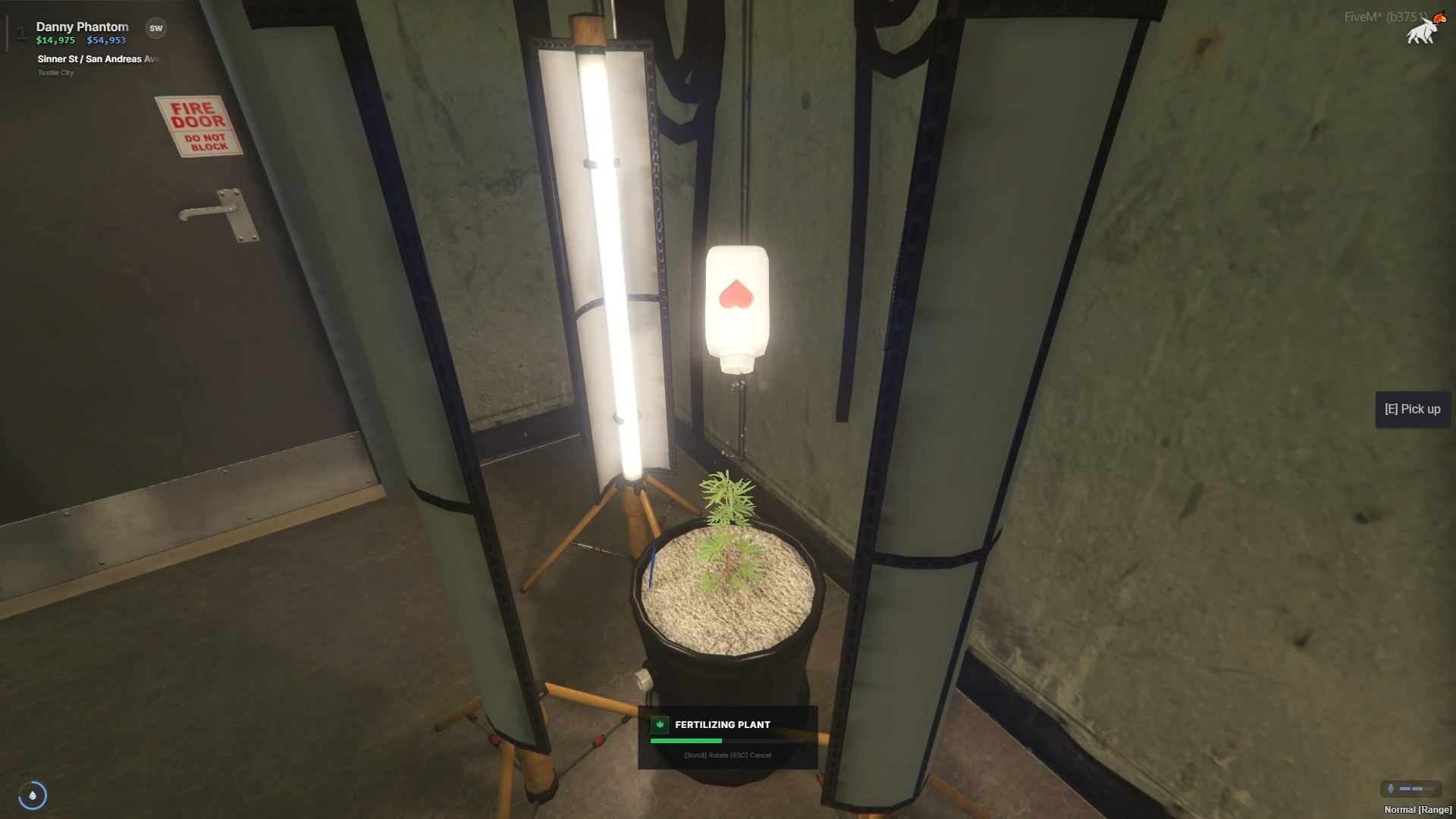Click the water droplet thirst icon

pos(33,795)
